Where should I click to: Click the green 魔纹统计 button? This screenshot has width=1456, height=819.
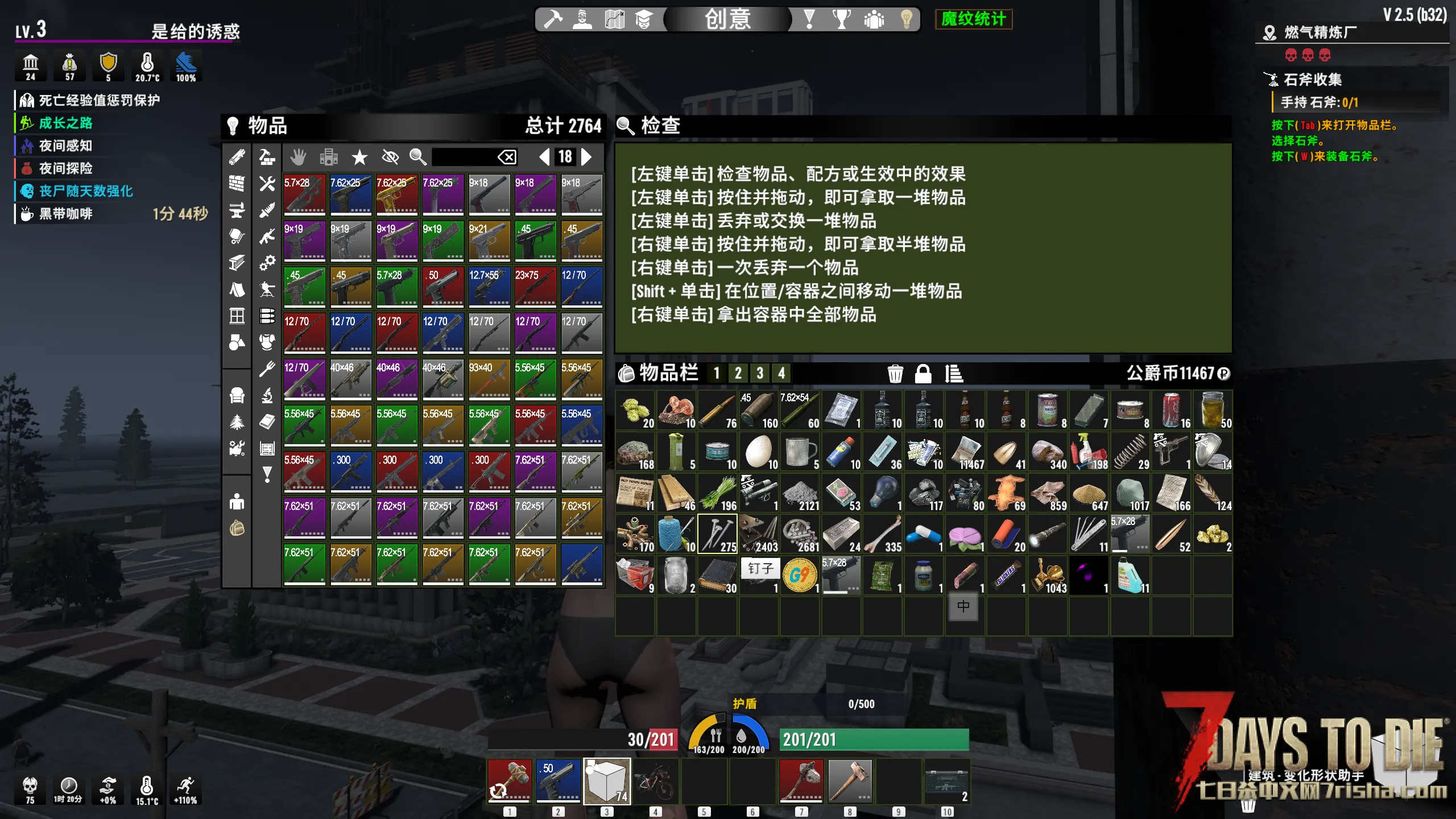[973, 19]
